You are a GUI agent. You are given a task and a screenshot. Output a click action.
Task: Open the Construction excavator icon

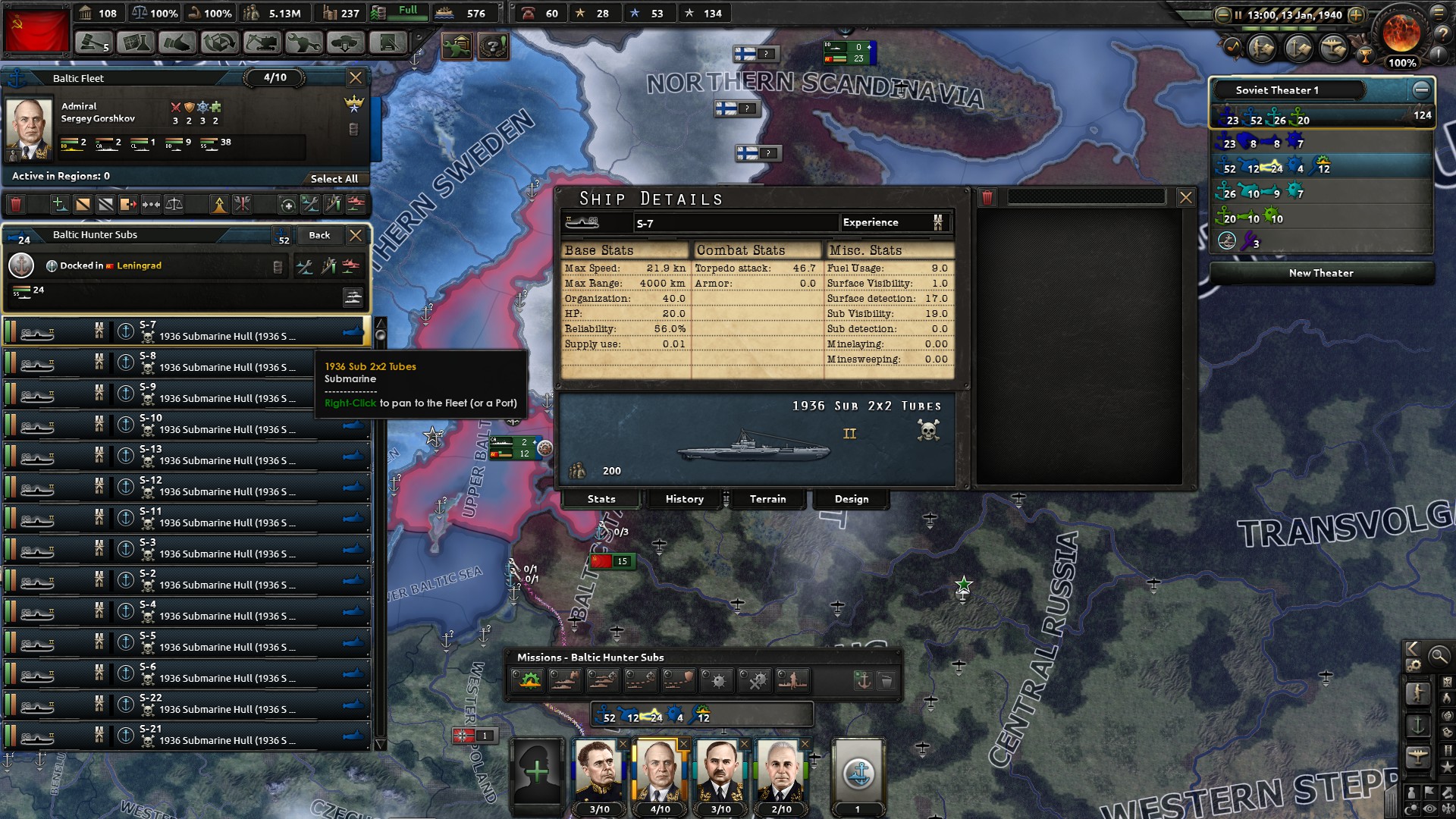point(261,42)
